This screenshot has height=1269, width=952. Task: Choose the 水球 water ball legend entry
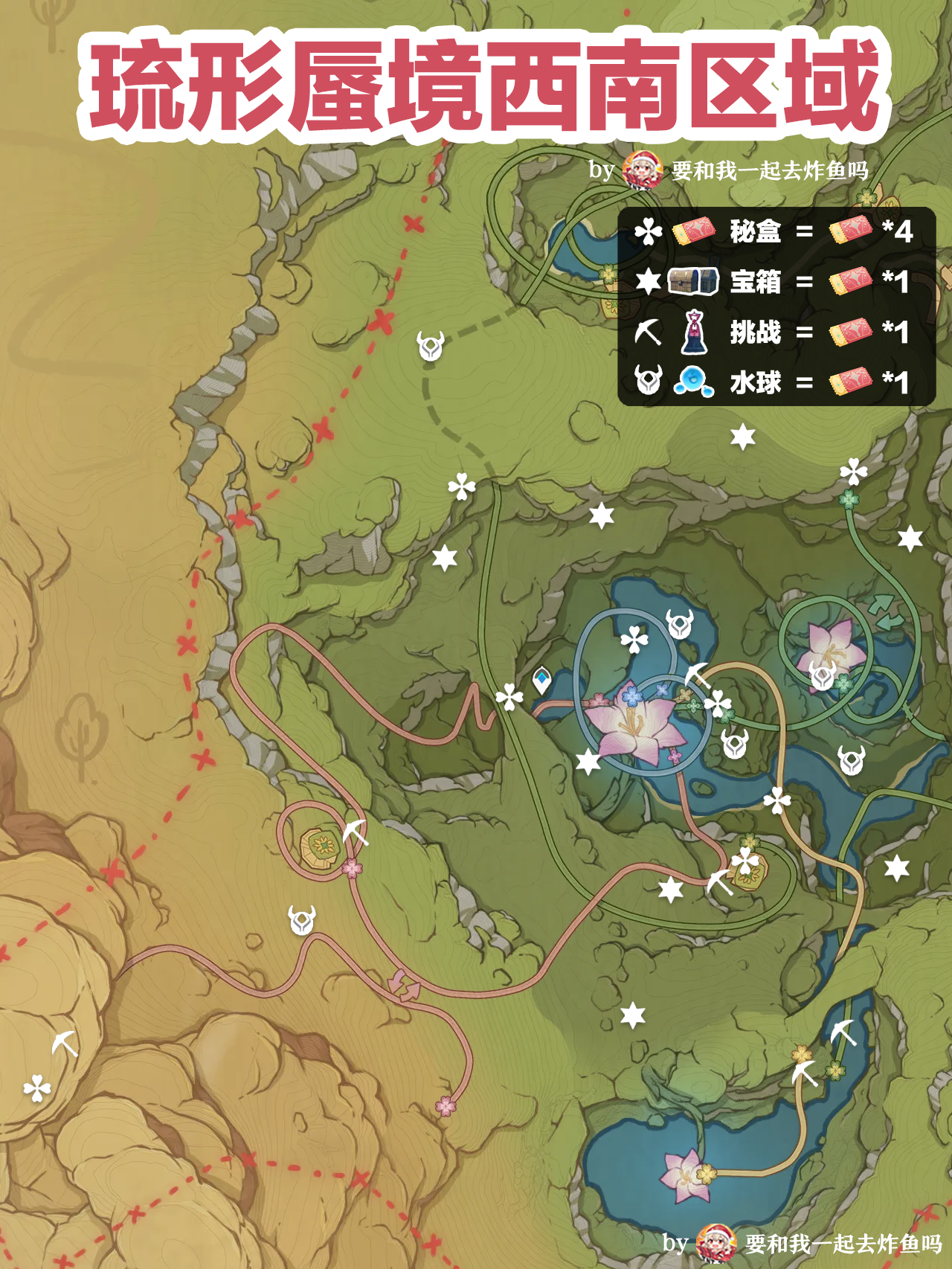point(755,382)
